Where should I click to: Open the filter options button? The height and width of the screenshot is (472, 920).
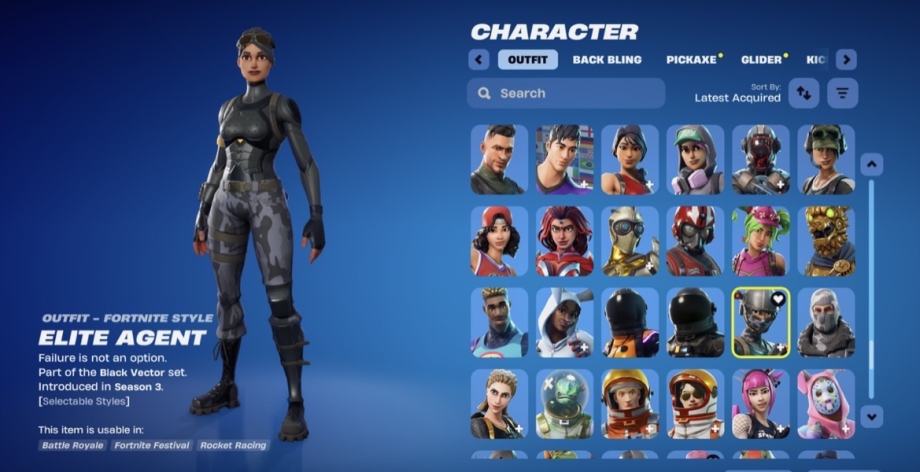click(x=843, y=93)
